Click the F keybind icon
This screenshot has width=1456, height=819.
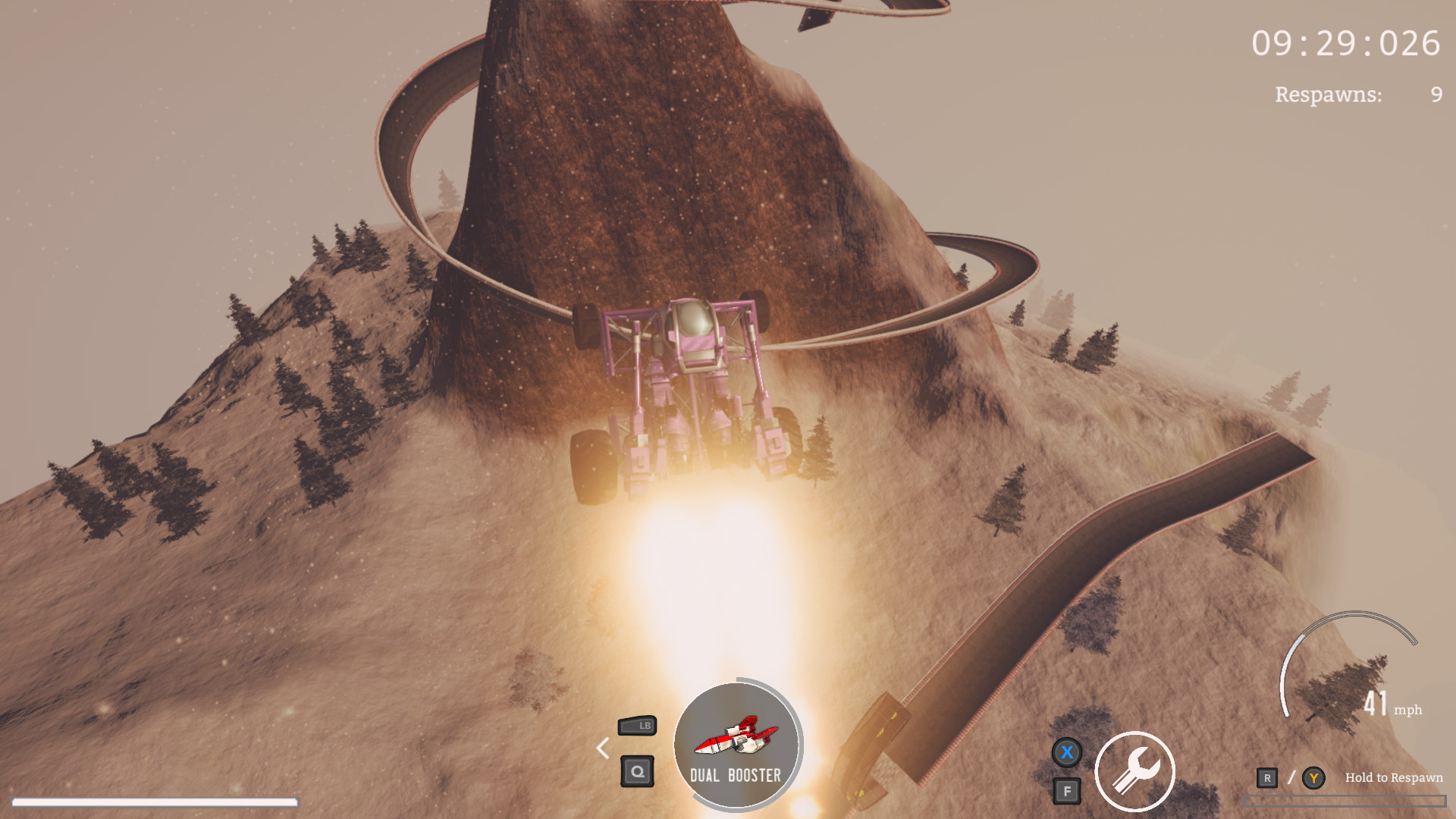click(1068, 789)
